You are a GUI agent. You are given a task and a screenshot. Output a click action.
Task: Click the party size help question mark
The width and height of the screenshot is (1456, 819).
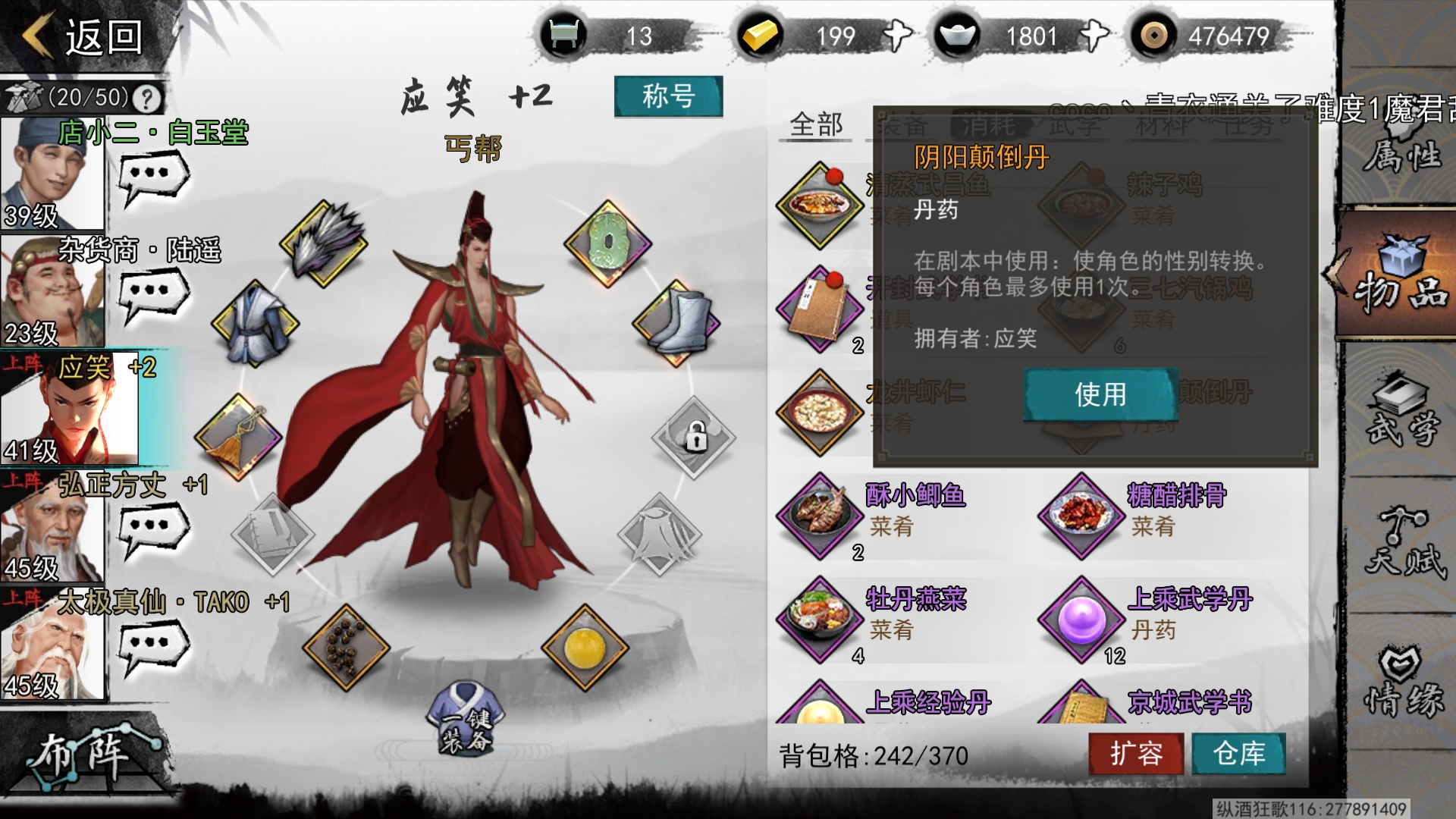[146, 98]
